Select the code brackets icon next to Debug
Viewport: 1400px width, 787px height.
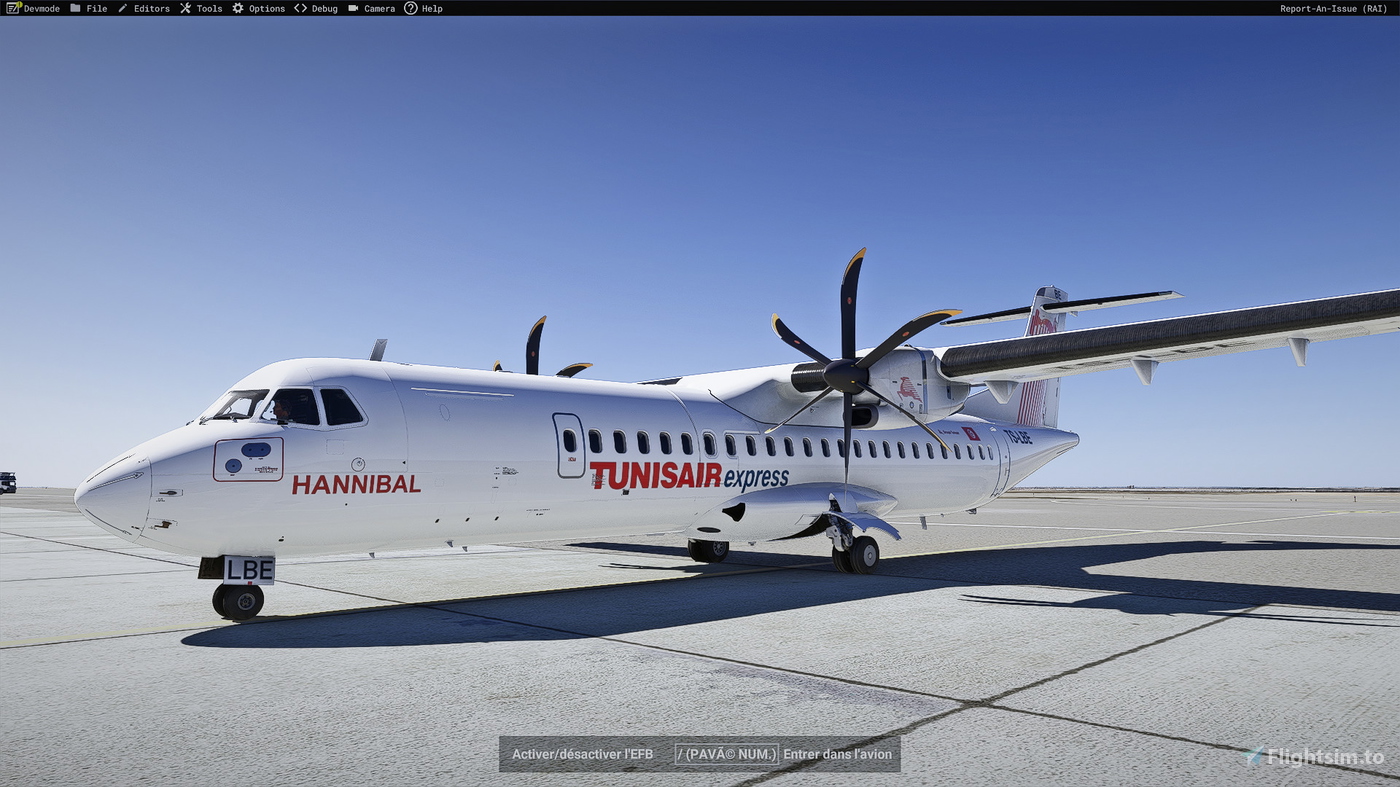[x=299, y=8]
